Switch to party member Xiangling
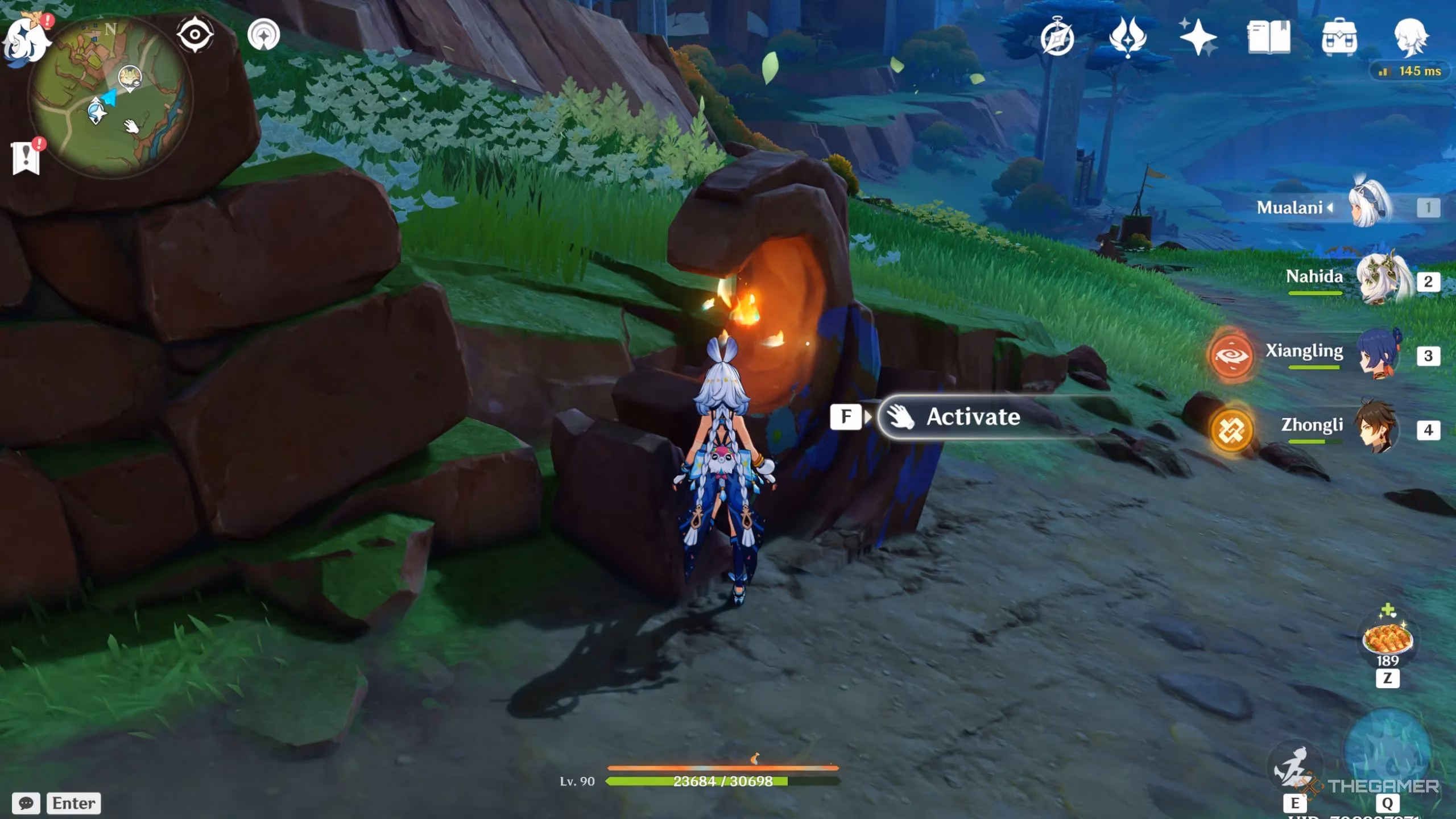The height and width of the screenshot is (819, 1456). click(1379, 354)
